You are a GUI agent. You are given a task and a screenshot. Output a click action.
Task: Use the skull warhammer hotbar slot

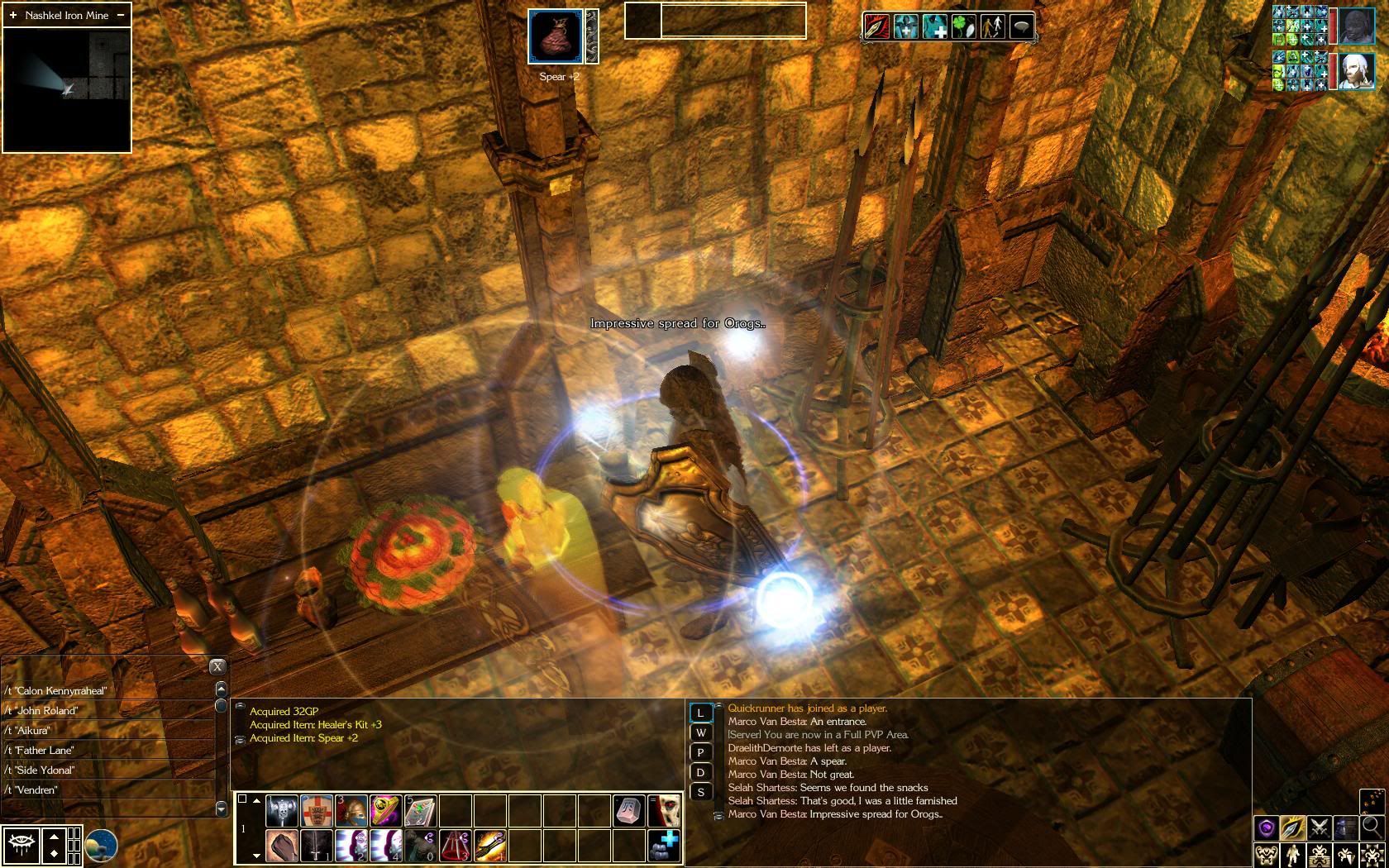[x=282, y=811]
